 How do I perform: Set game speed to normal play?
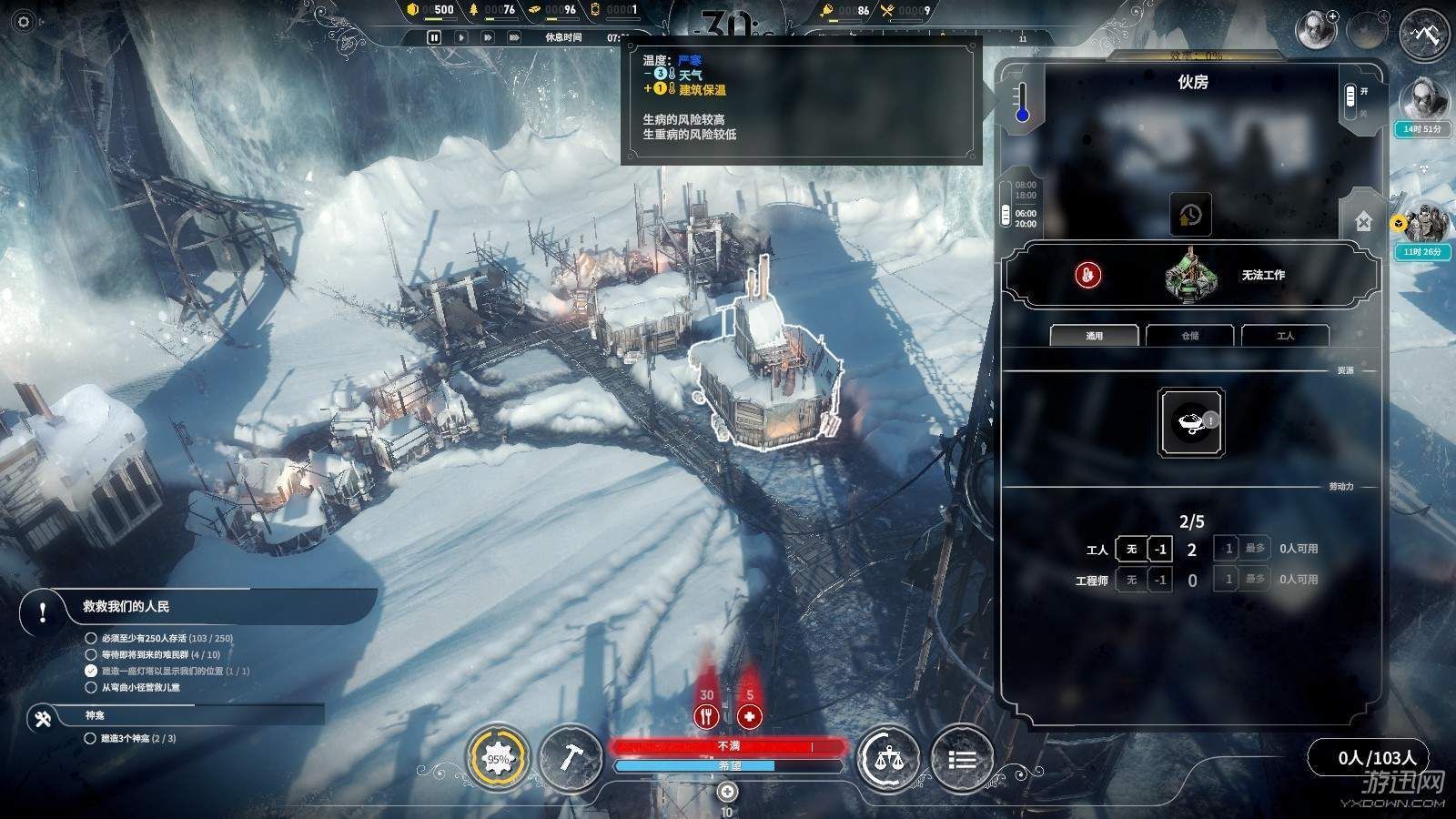461,37
